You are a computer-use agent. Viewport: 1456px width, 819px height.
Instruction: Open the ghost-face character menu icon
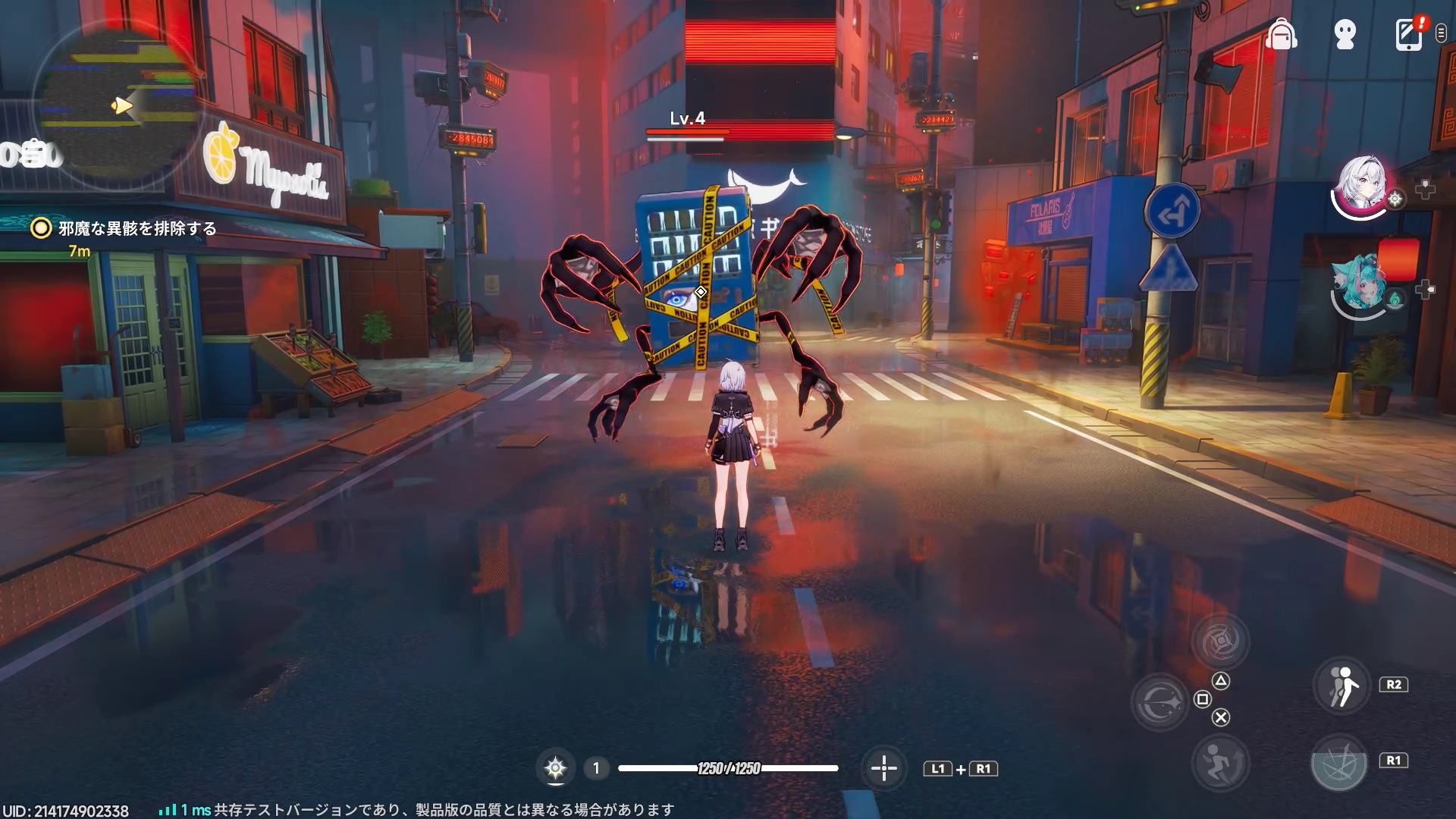(x=1345, y=35)
